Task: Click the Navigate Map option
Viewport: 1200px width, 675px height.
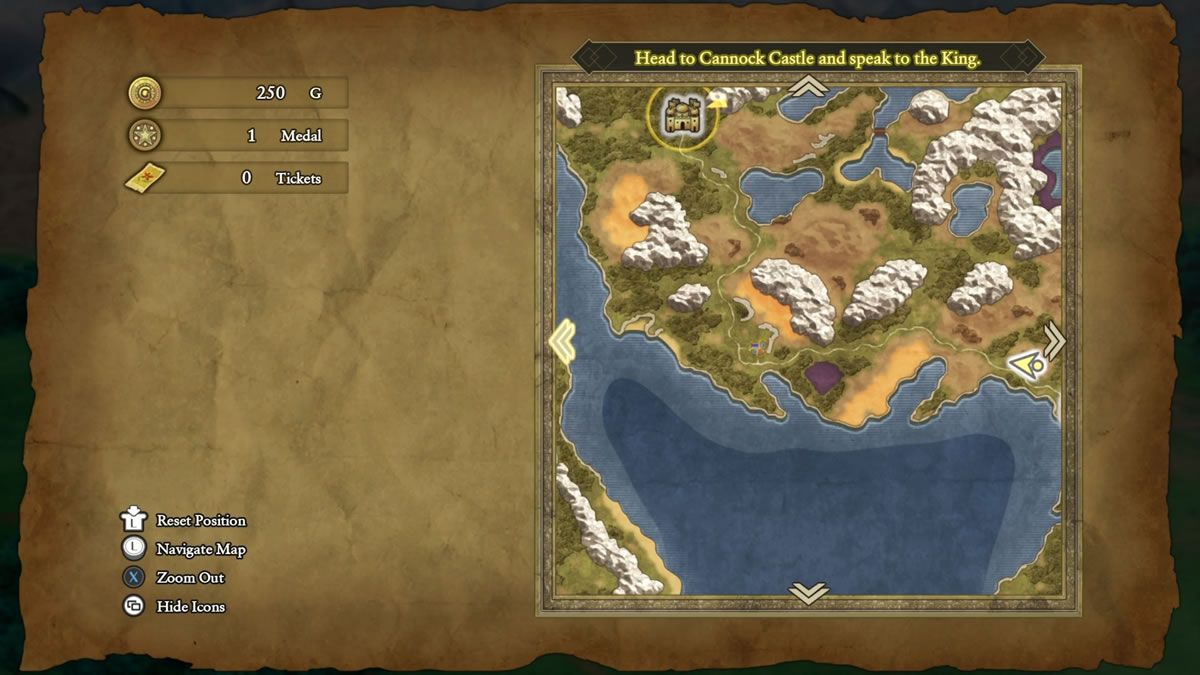Action: tap(200, 549)
